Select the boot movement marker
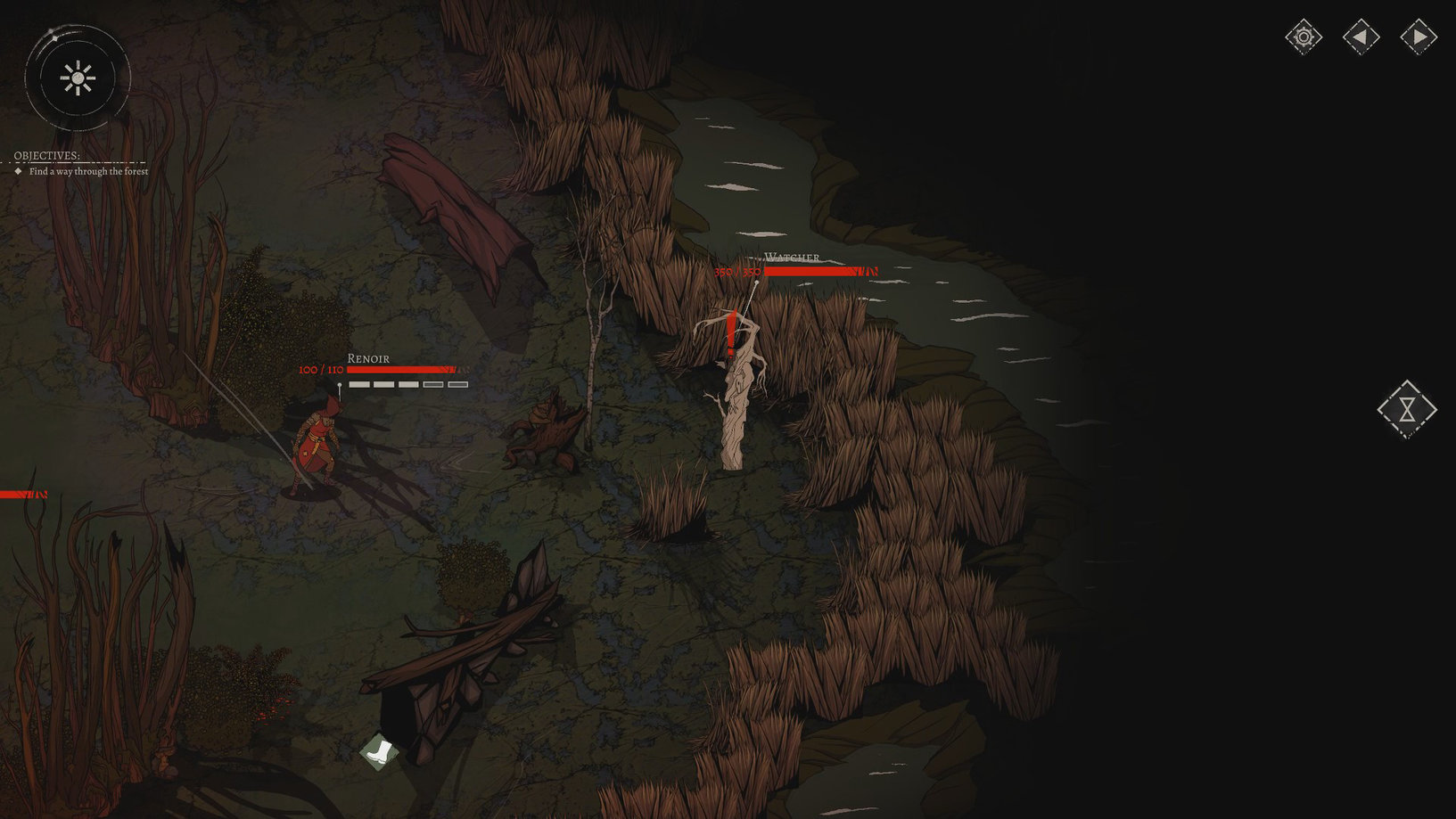Image resolution: width=1456 pixels, height=819 pixels. click(x=379, y=751)
